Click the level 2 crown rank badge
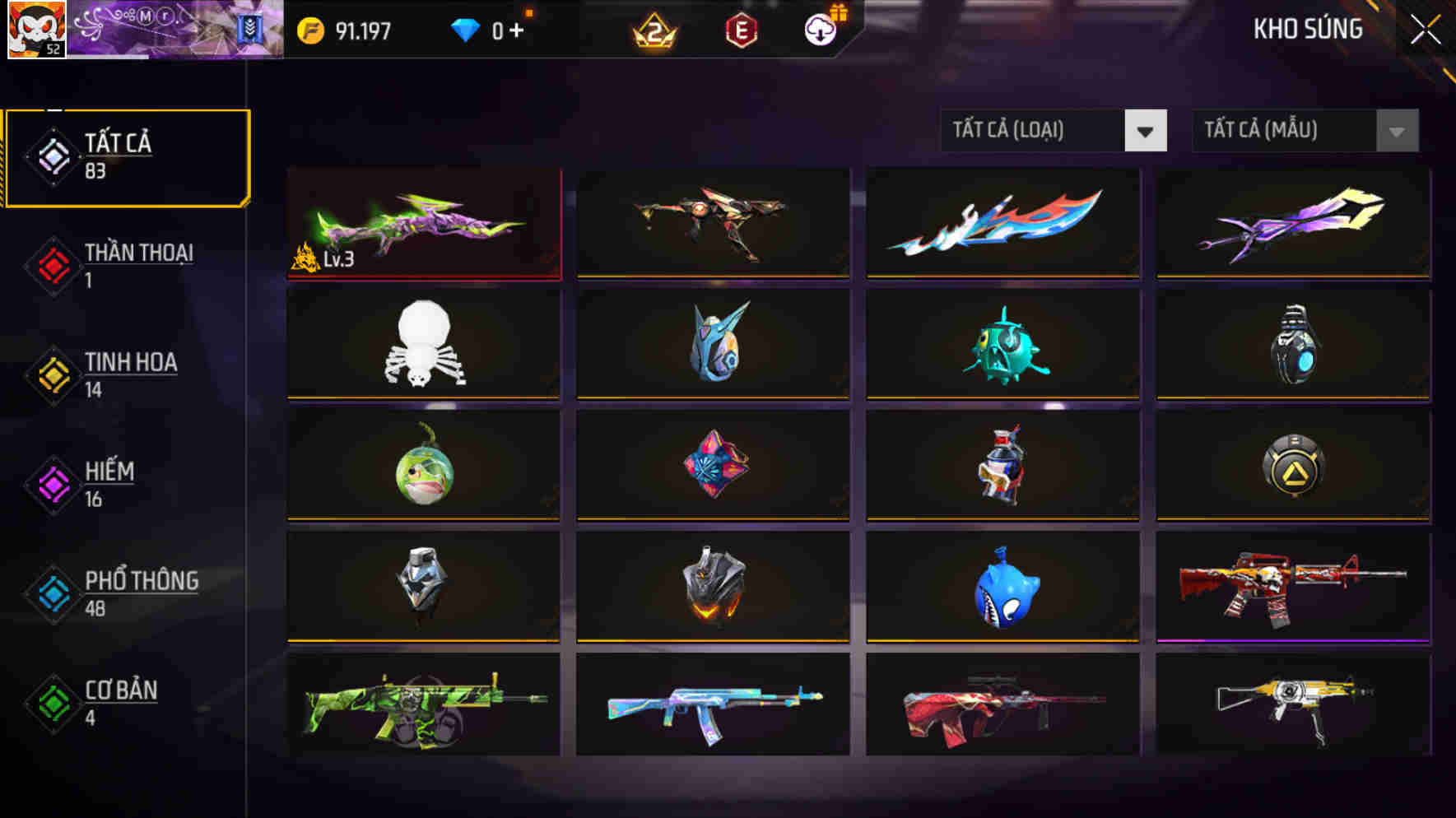Screen dimensions: 1456x818 tap(654, 30)
